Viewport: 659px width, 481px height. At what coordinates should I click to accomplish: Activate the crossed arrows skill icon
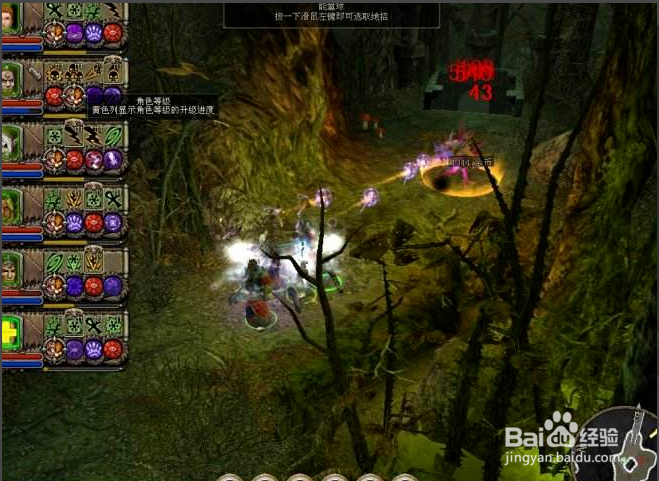coord(96,71)
